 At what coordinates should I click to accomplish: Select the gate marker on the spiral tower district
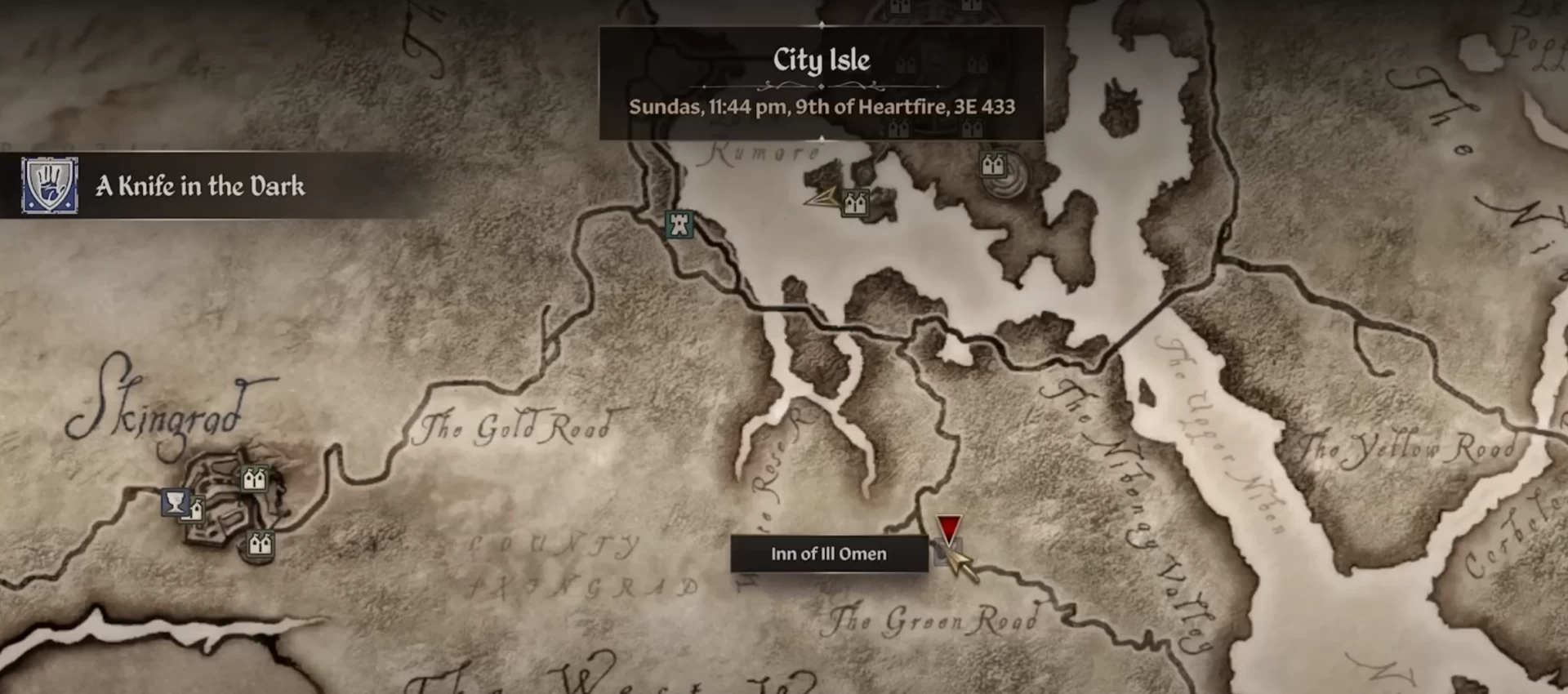tap(993, 166)
